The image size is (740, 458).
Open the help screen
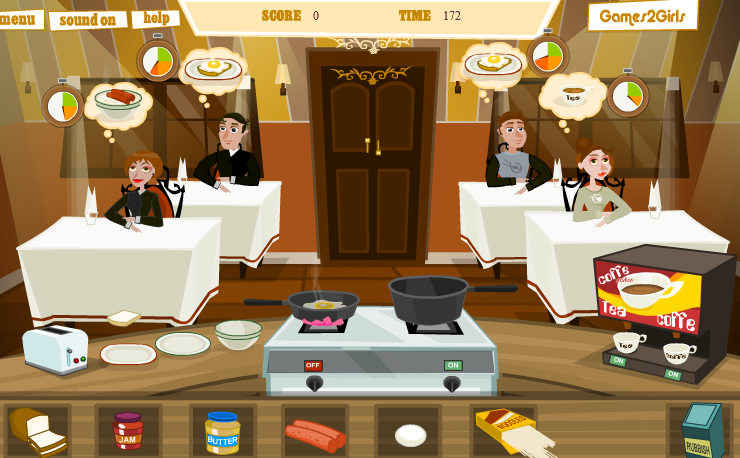[x=155, y=18]
